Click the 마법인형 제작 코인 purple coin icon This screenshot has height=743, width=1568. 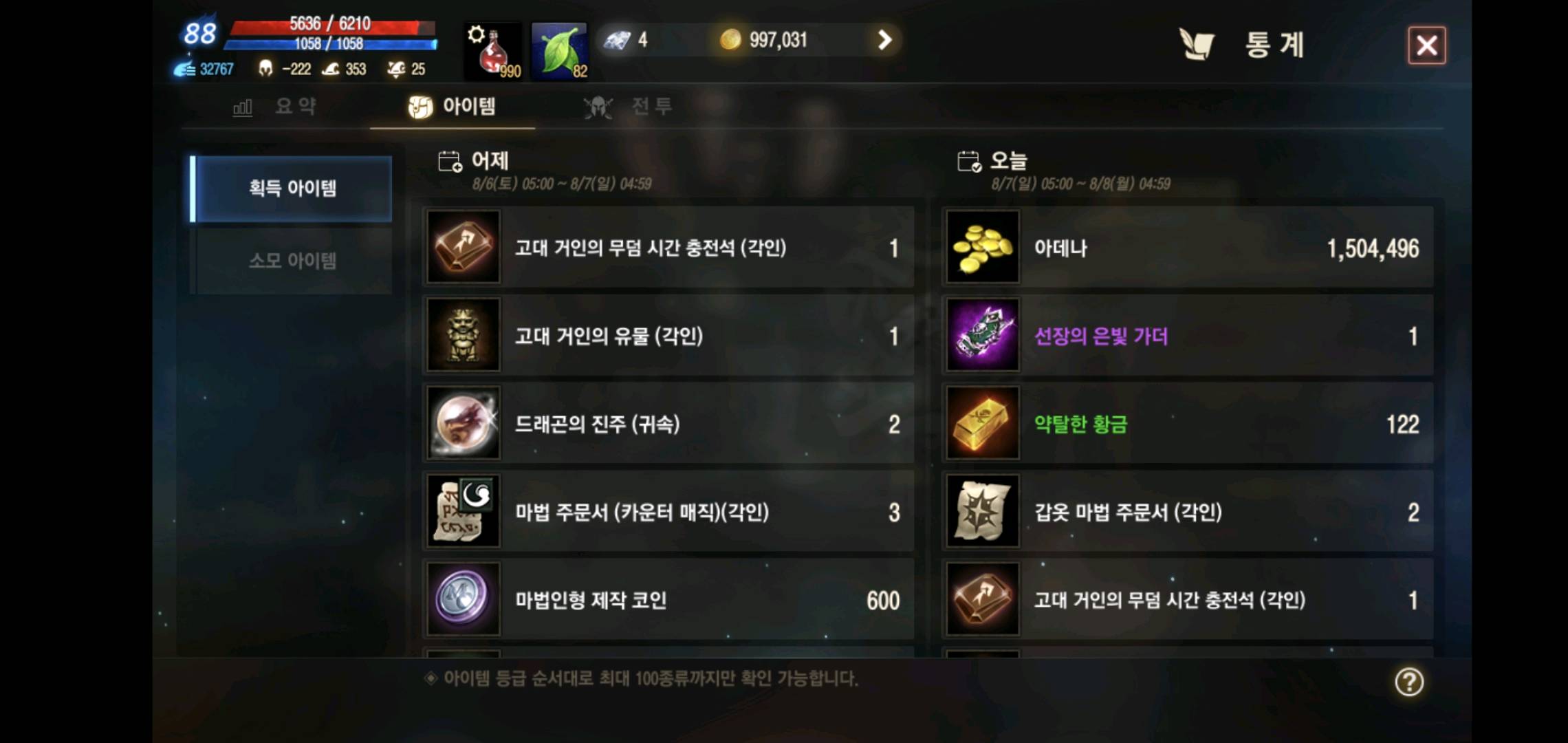pos(463,600)
